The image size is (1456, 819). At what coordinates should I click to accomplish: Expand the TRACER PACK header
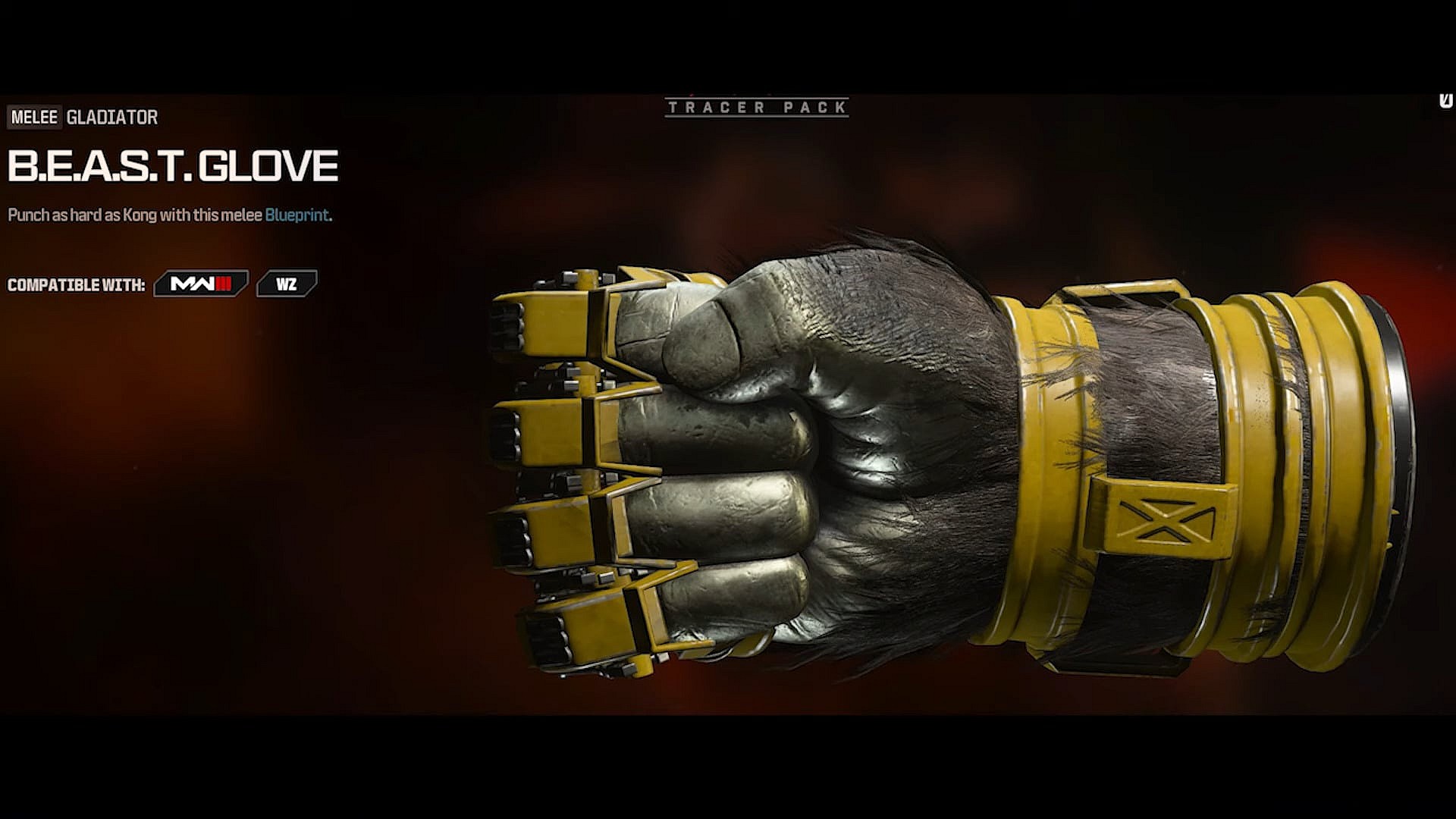(x=758, y=108)
